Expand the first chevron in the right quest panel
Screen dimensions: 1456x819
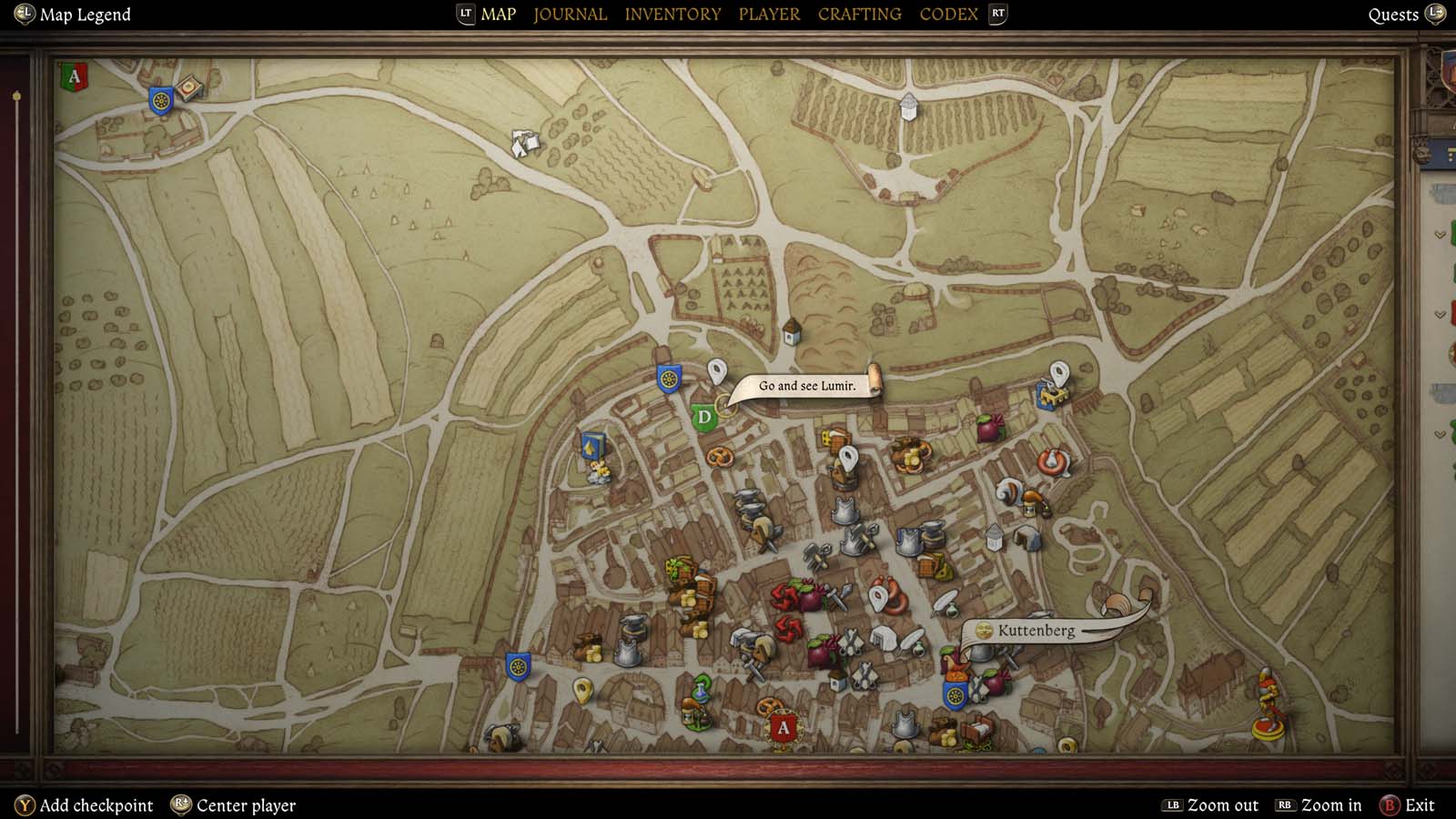point(1441,234)
